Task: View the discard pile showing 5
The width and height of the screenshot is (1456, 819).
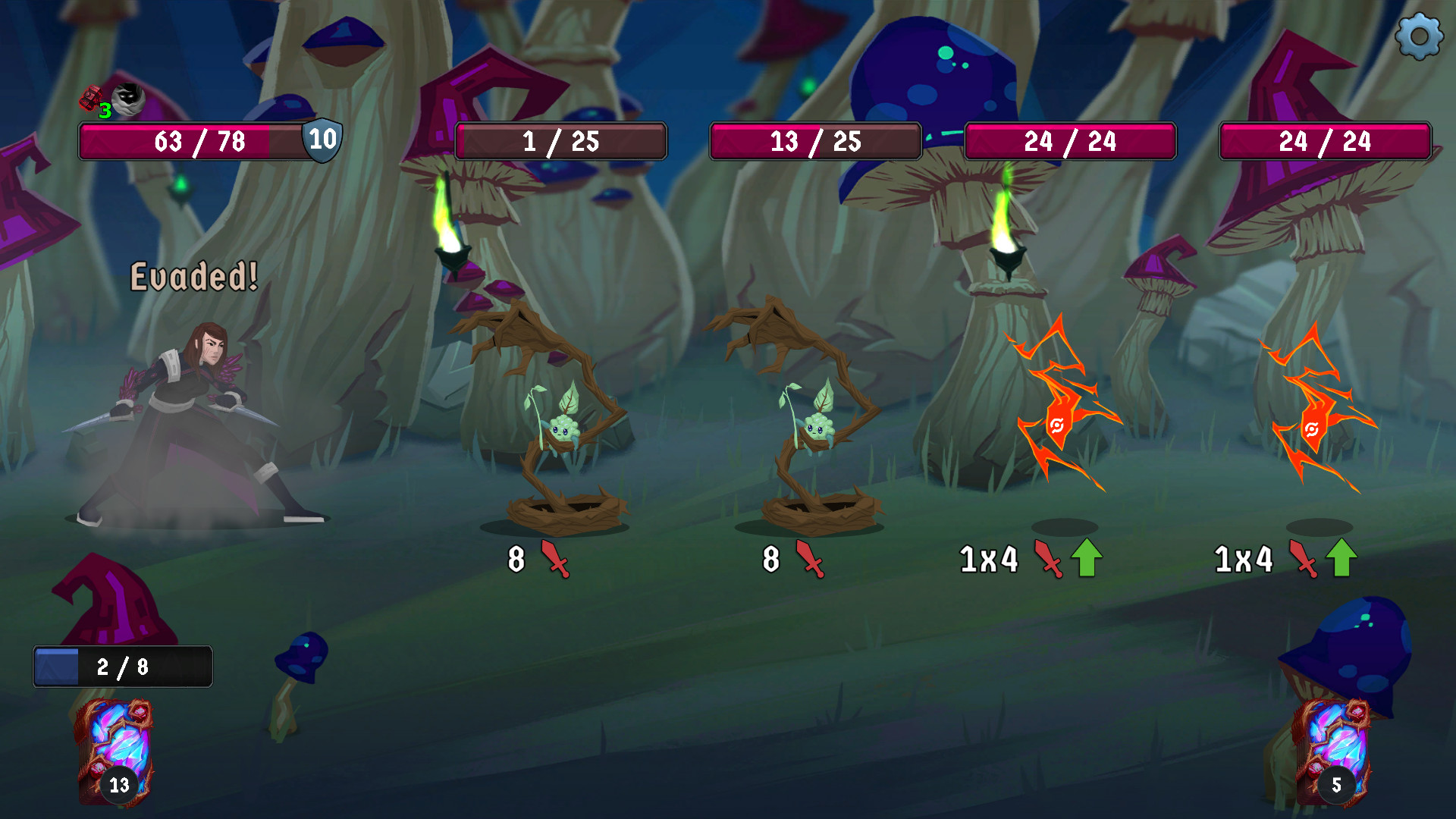Action: click(x=1332, y=751)
